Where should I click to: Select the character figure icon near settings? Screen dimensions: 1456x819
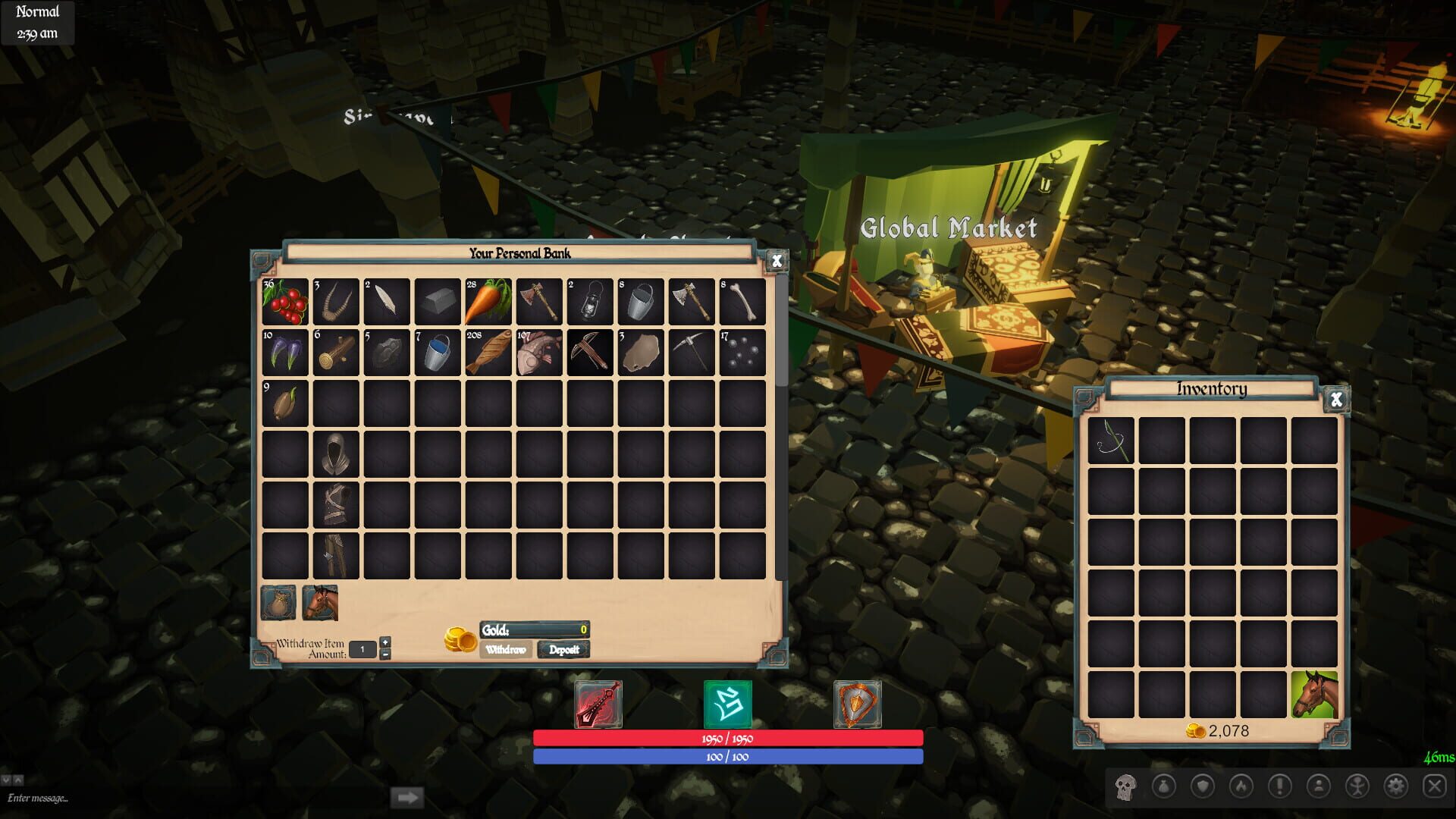(1359, 785)
